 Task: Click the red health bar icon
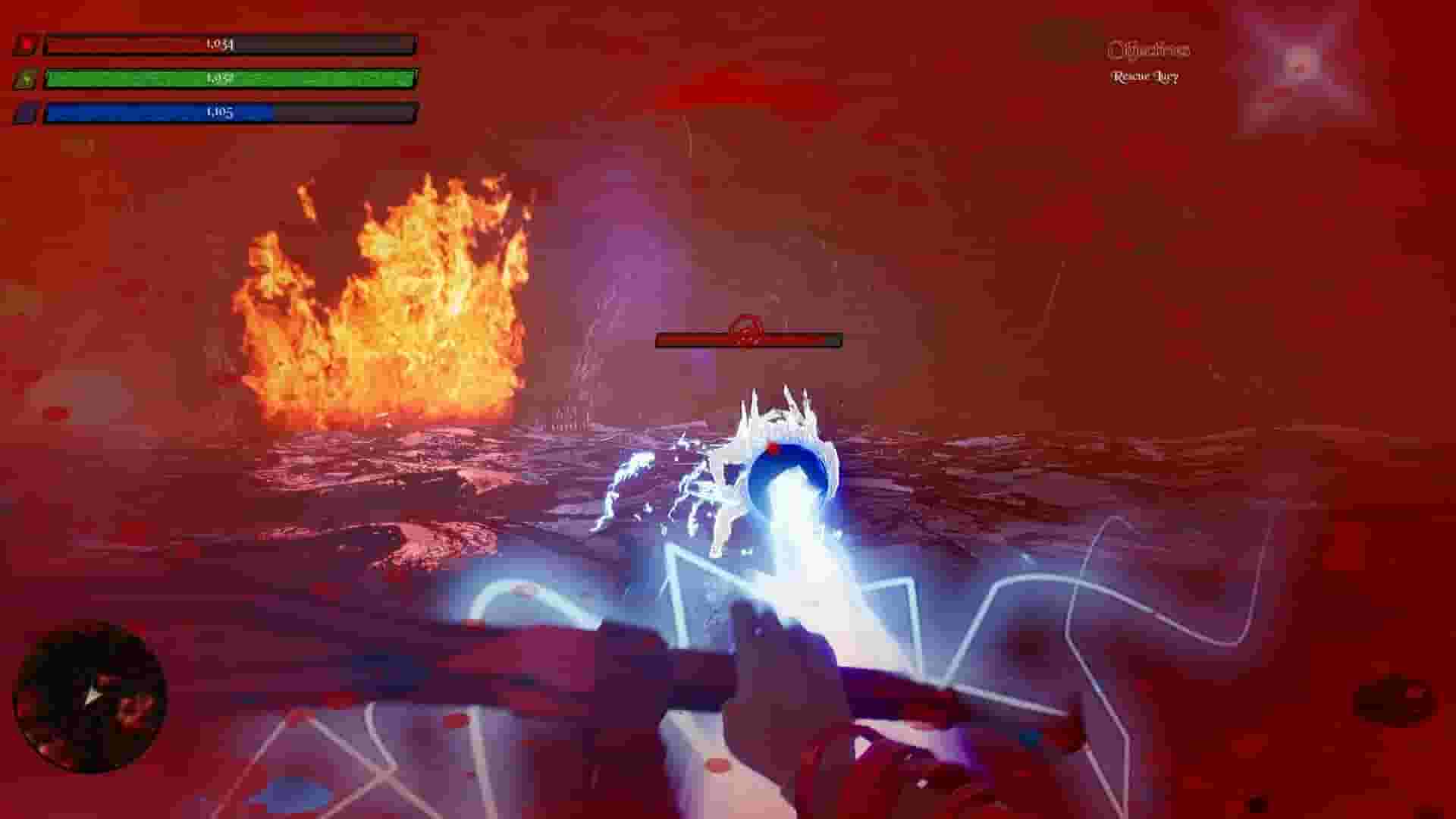coord(25,44)
